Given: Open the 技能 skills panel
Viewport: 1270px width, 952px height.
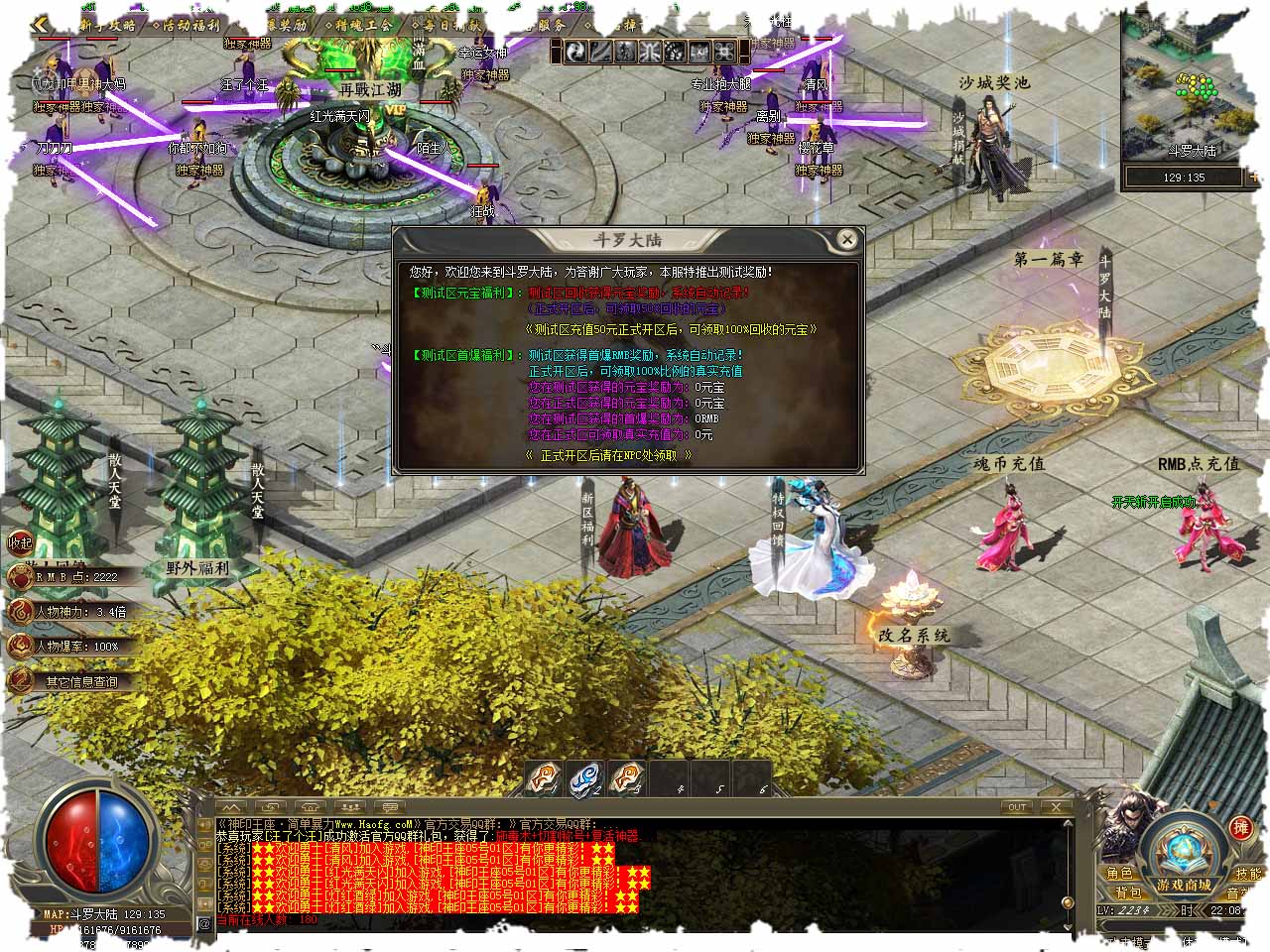Looking at the screenshot, I should click(x=1247, y=873).
